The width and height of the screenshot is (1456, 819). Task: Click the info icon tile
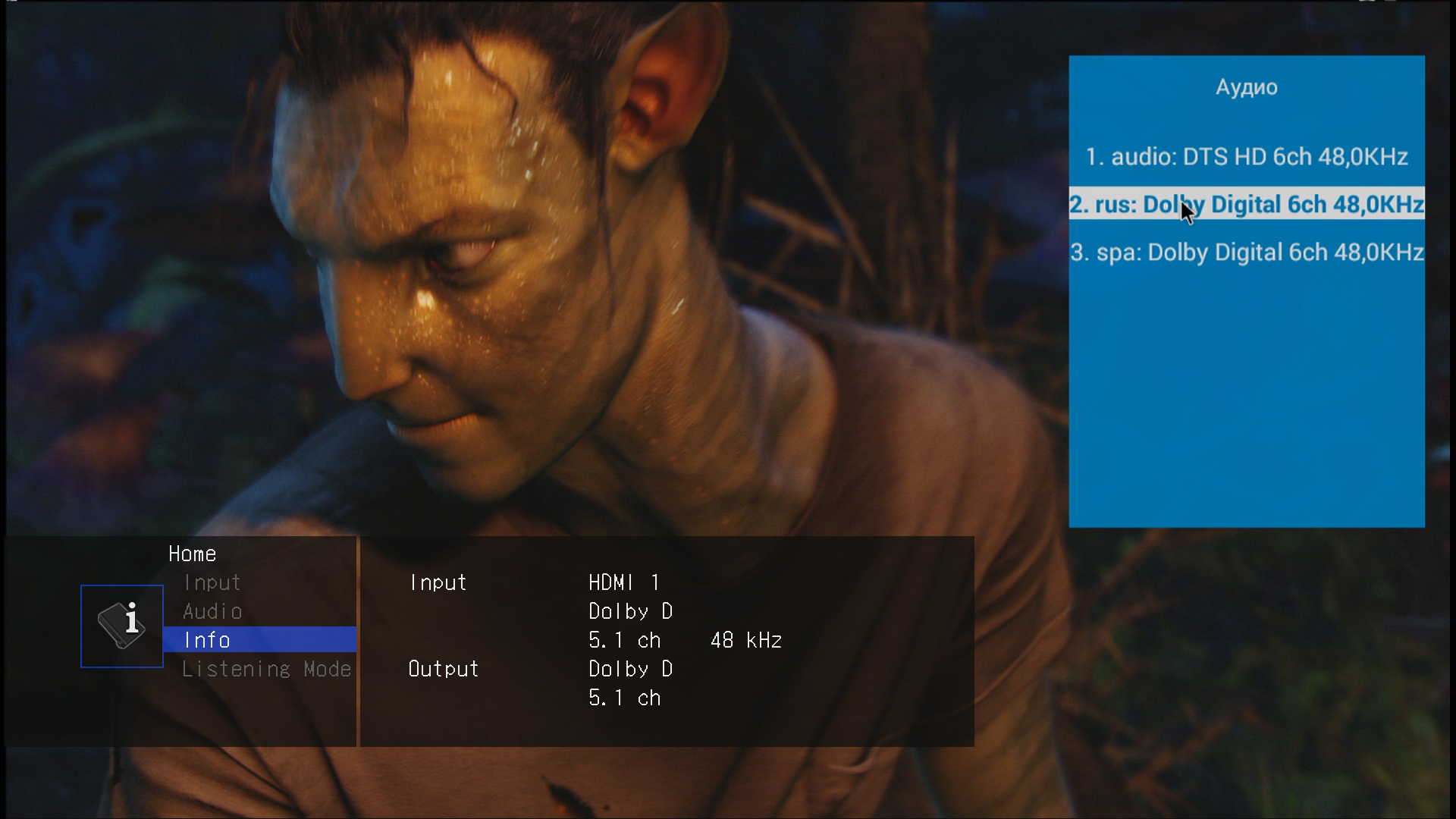tap(122, 626)
